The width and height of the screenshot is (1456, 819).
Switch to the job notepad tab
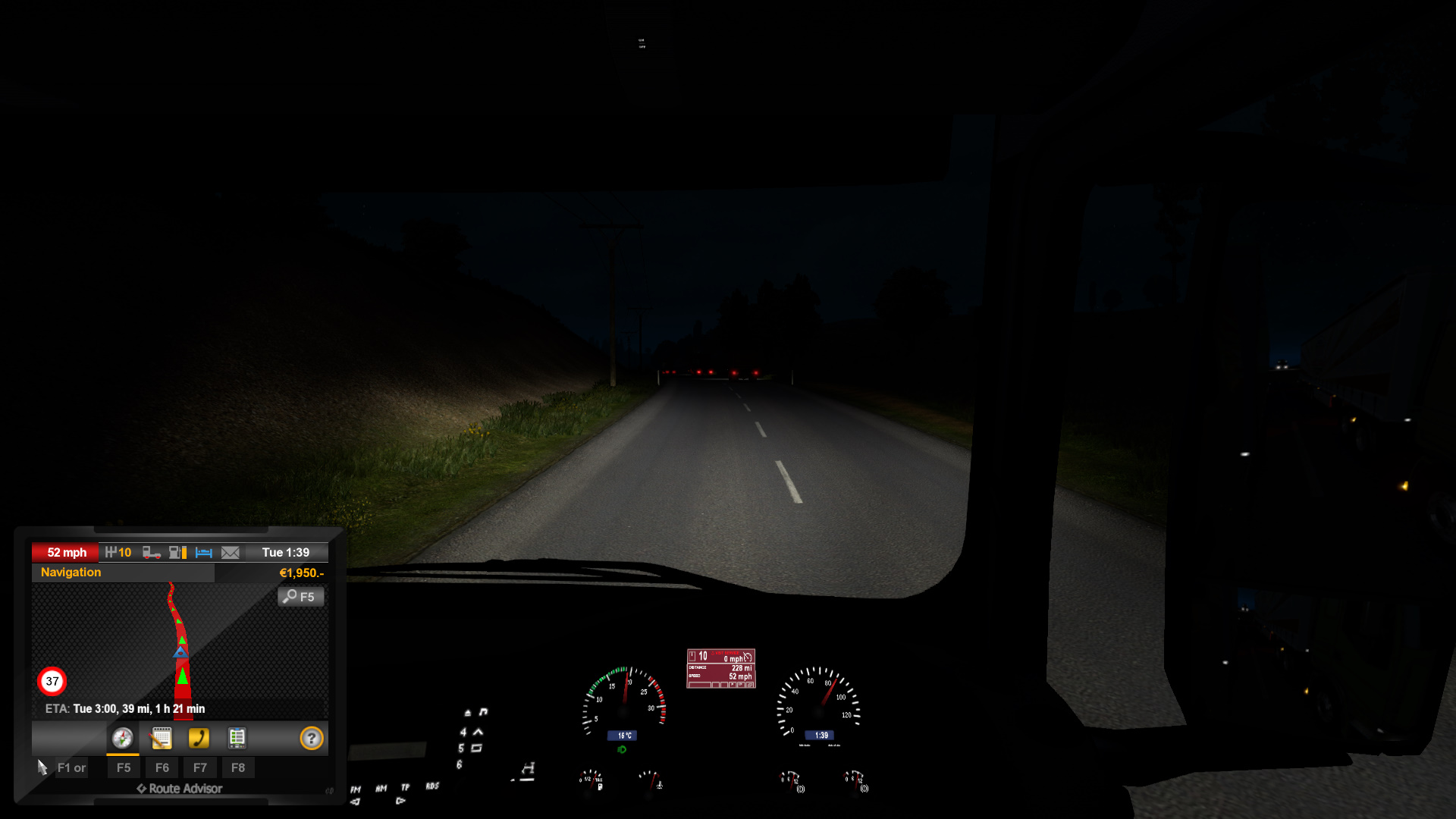(161, 738)
